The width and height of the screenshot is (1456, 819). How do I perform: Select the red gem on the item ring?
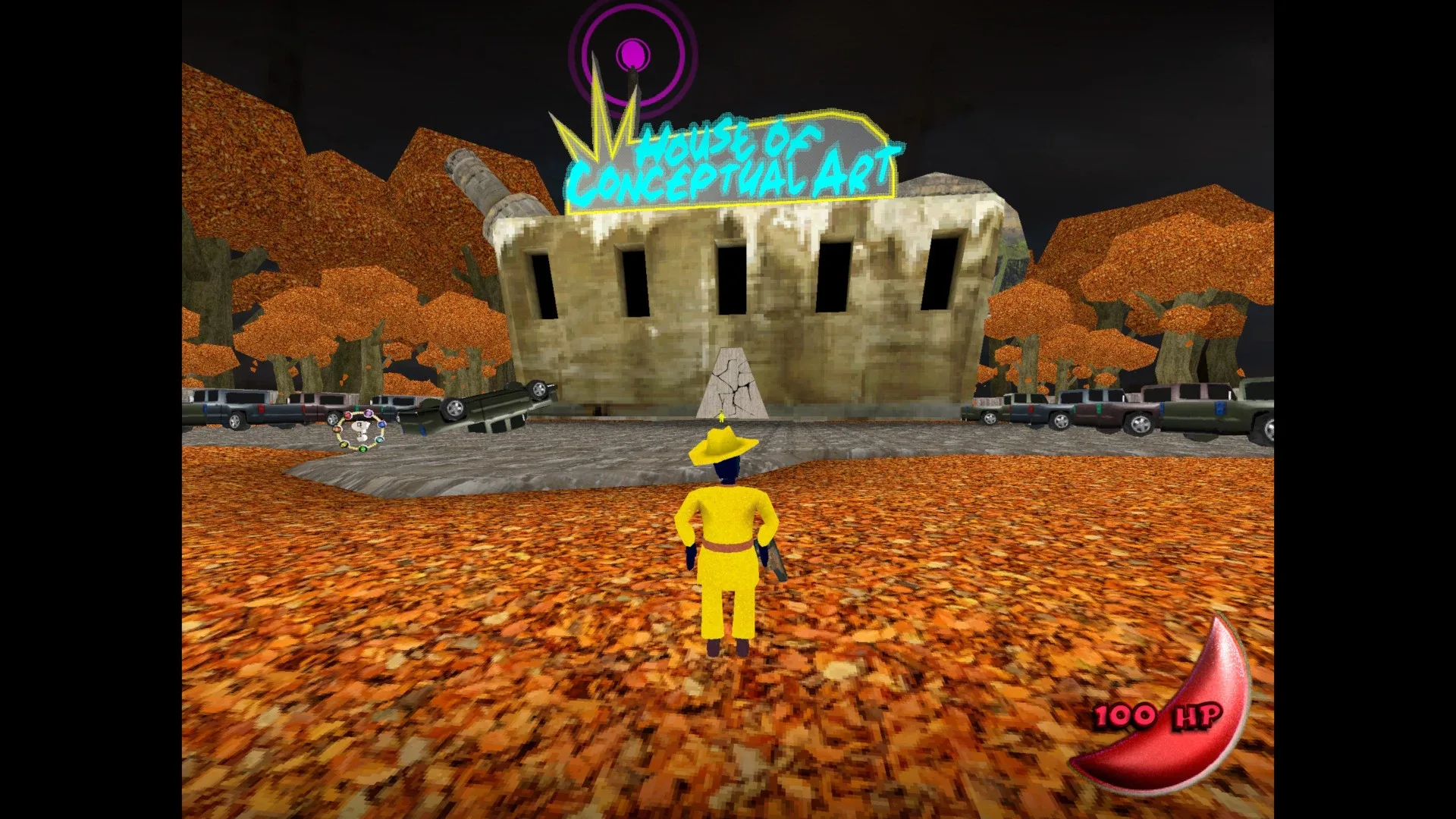(347, 415)
